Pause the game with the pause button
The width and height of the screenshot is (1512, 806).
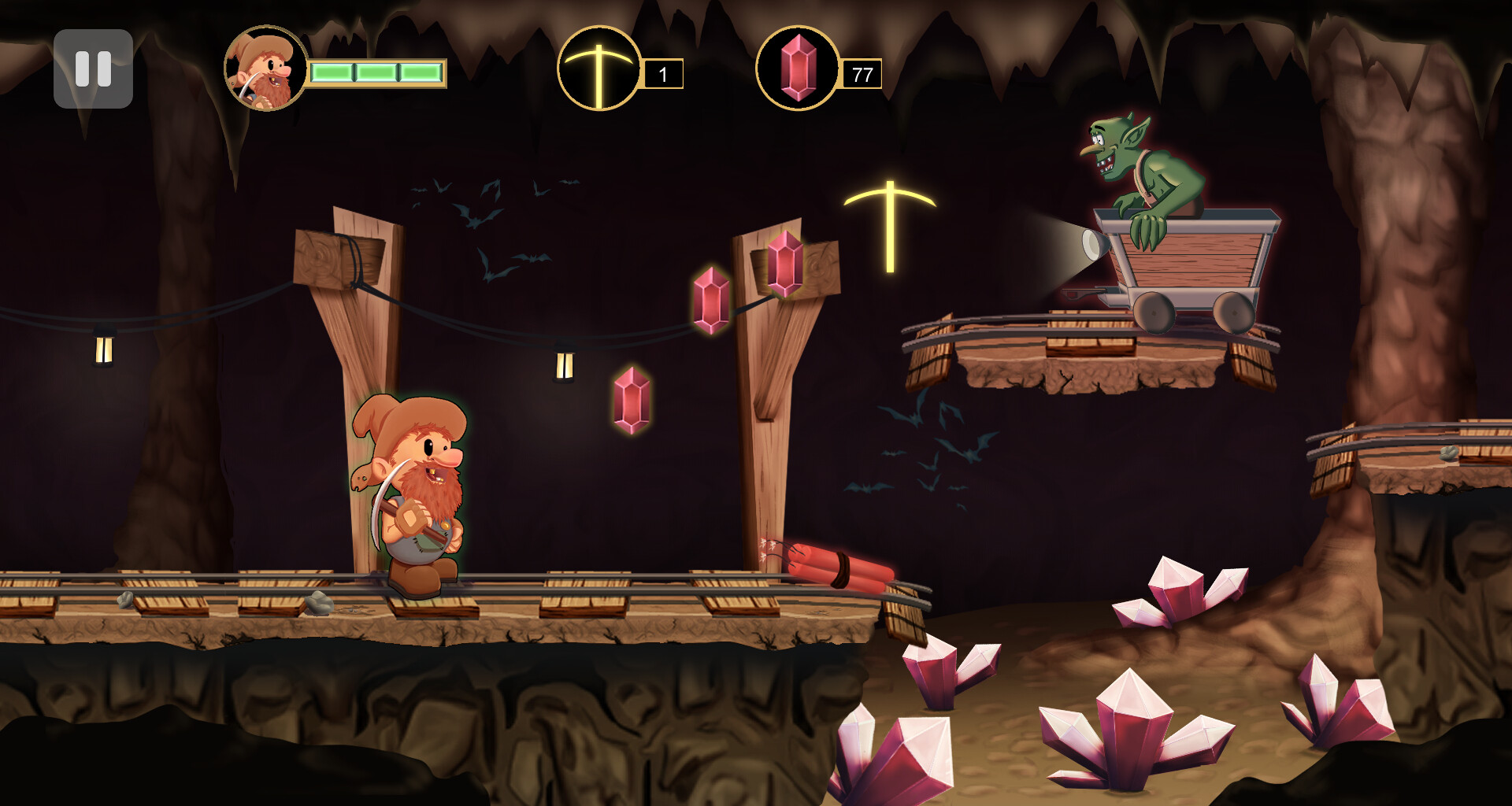tap(93, 69)
